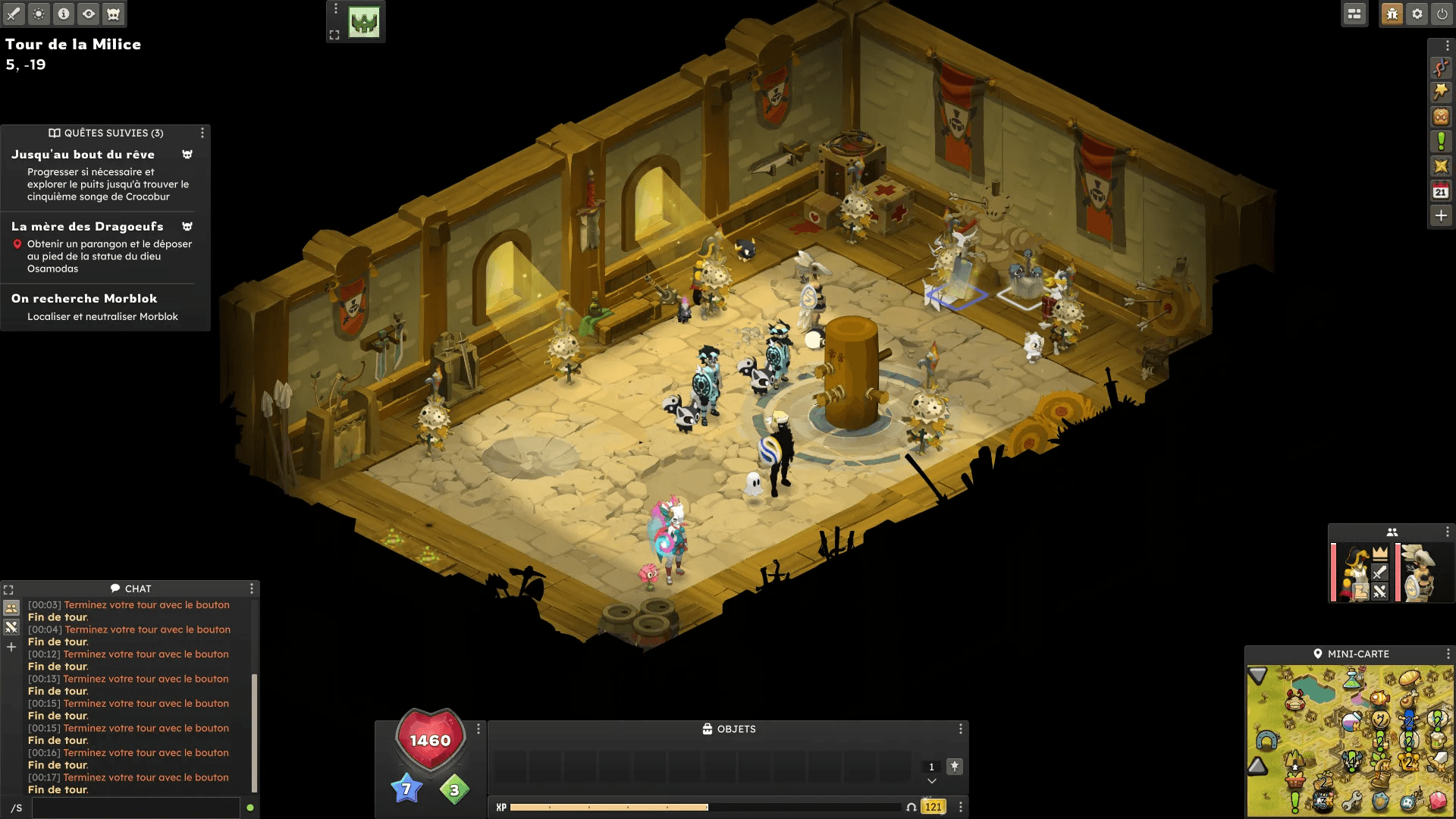This screenshot has height=819, width=1456.
Task: Click the power quit button
Action: pos(1442,14)
